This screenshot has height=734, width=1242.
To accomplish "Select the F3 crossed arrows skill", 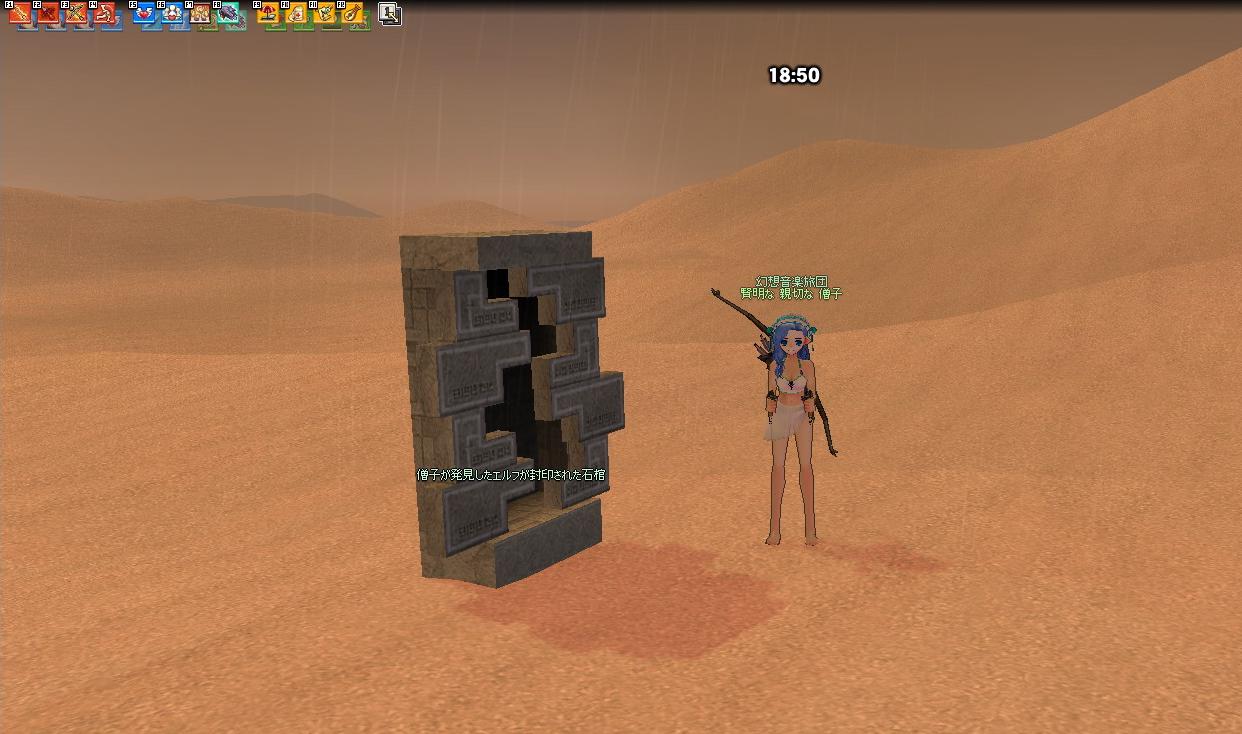I will 78,15.
